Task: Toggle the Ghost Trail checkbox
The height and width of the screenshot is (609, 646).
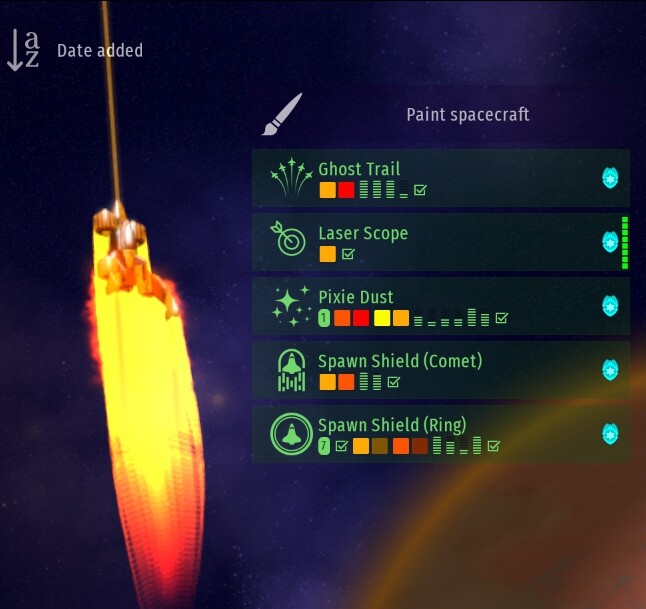Action: [x=420, y=190]
